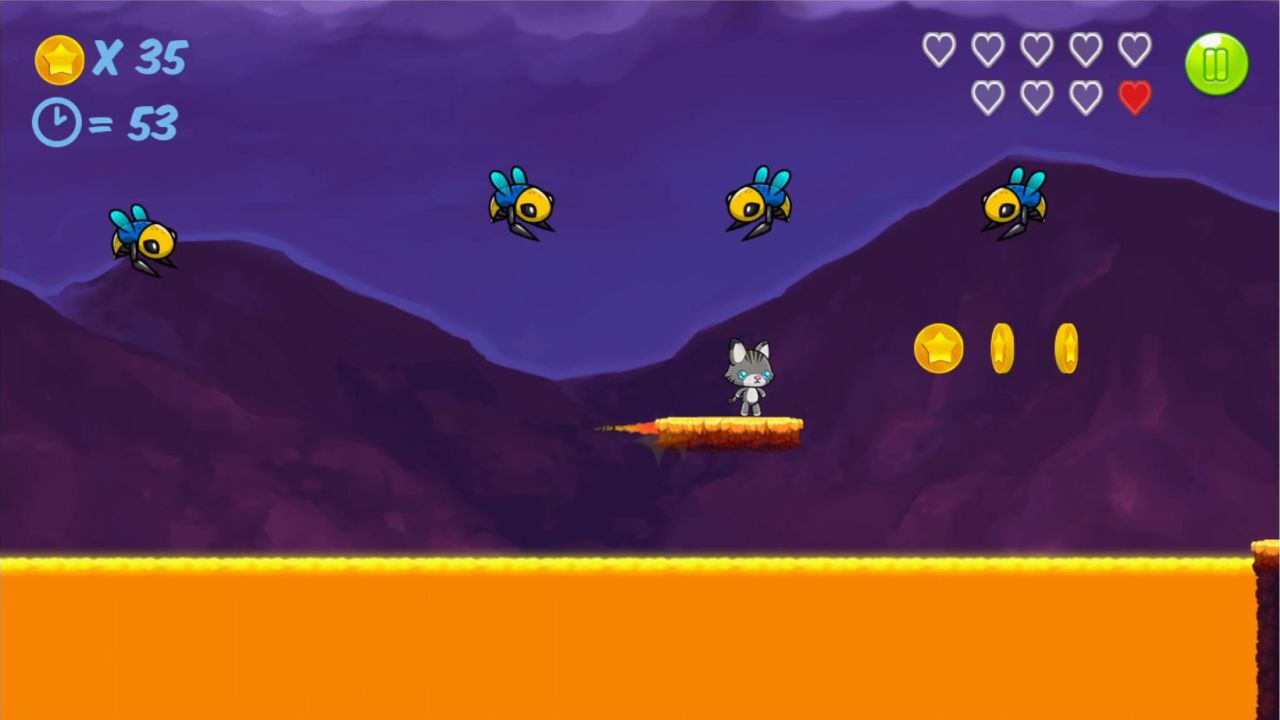Click the first gray heart icon
This screenshot has width=1280, height=720.
pos(940,49)
